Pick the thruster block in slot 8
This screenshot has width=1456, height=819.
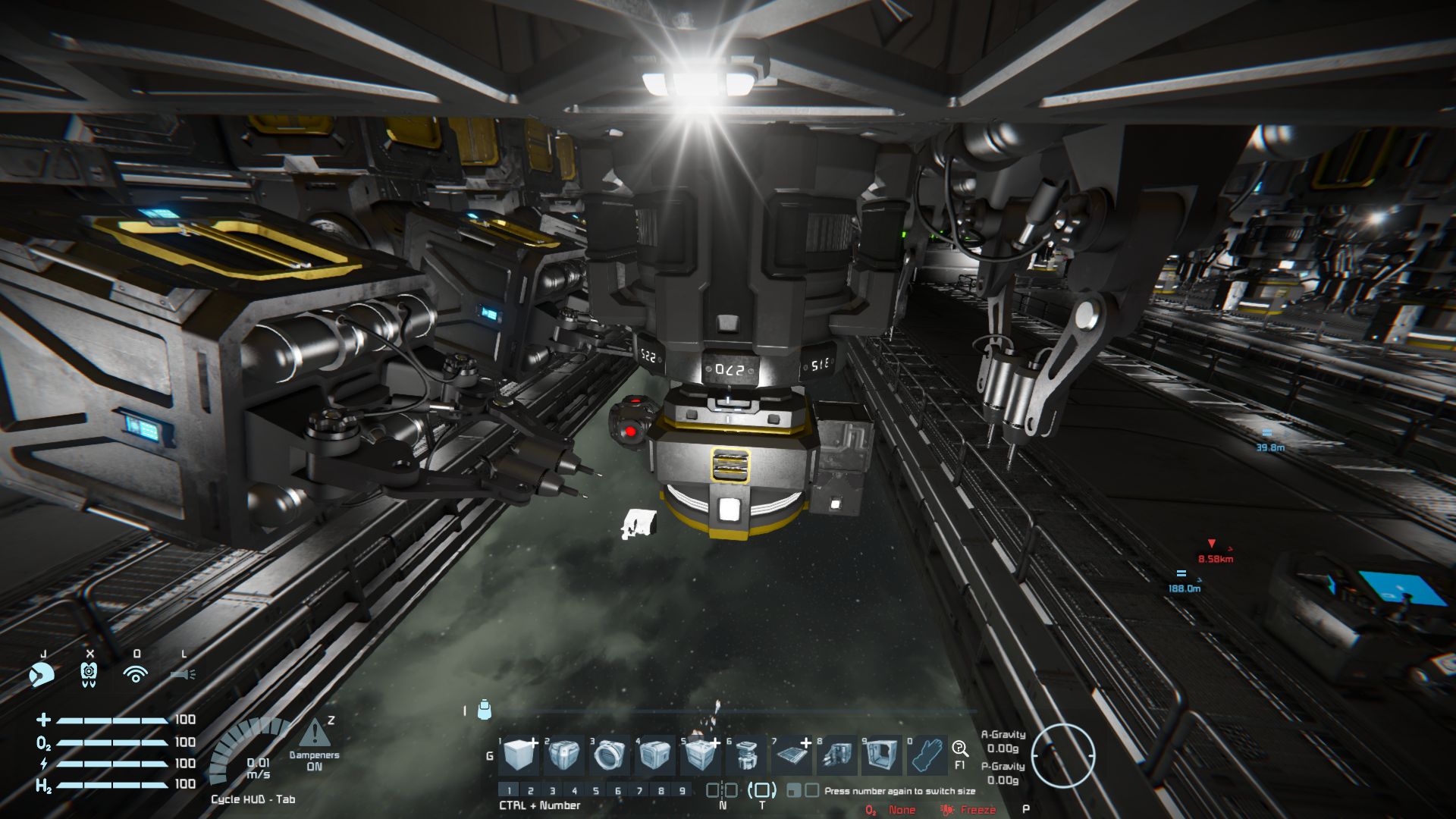click(836, 755)
